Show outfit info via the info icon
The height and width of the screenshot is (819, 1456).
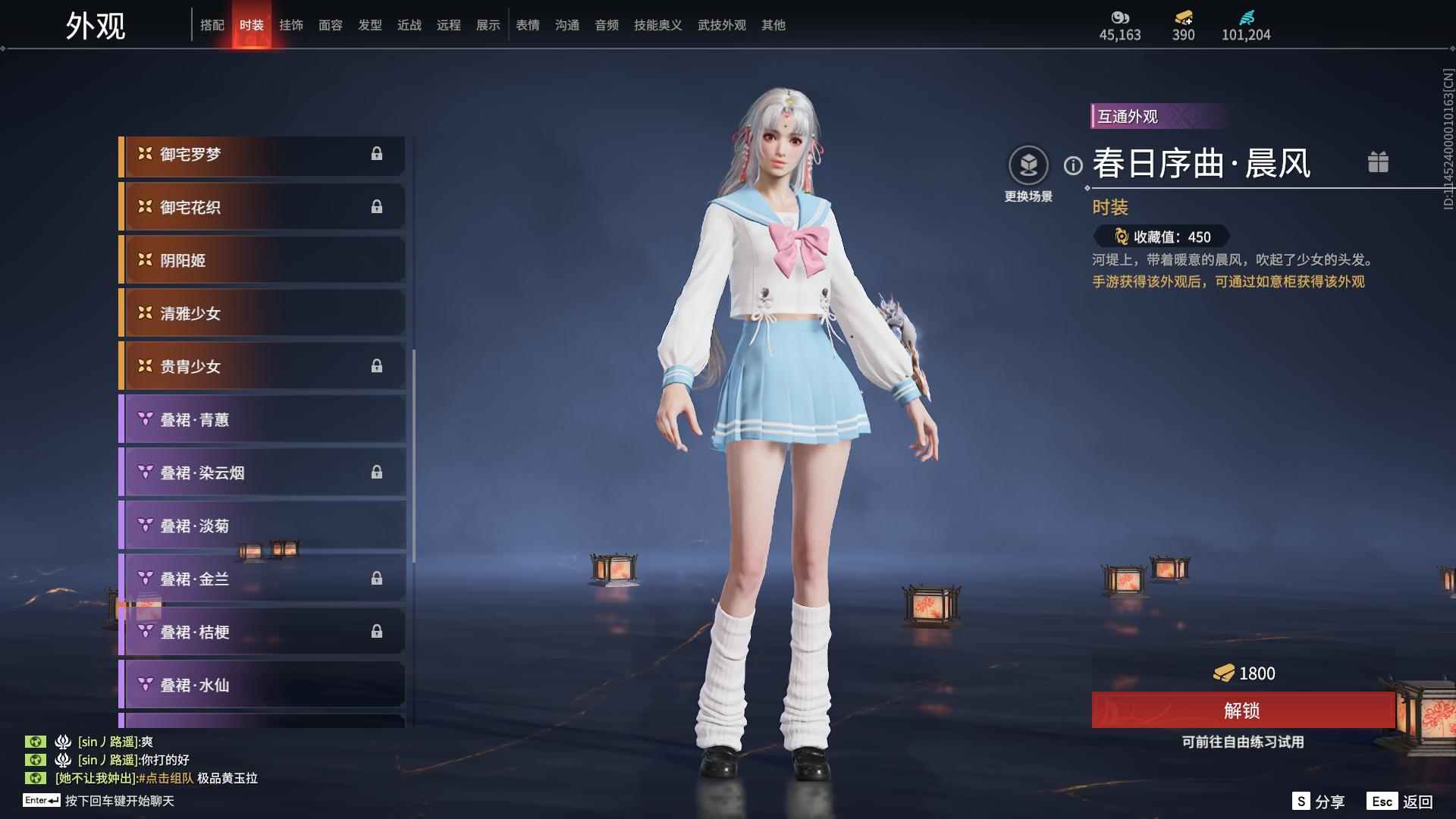tap(1073, 165)
